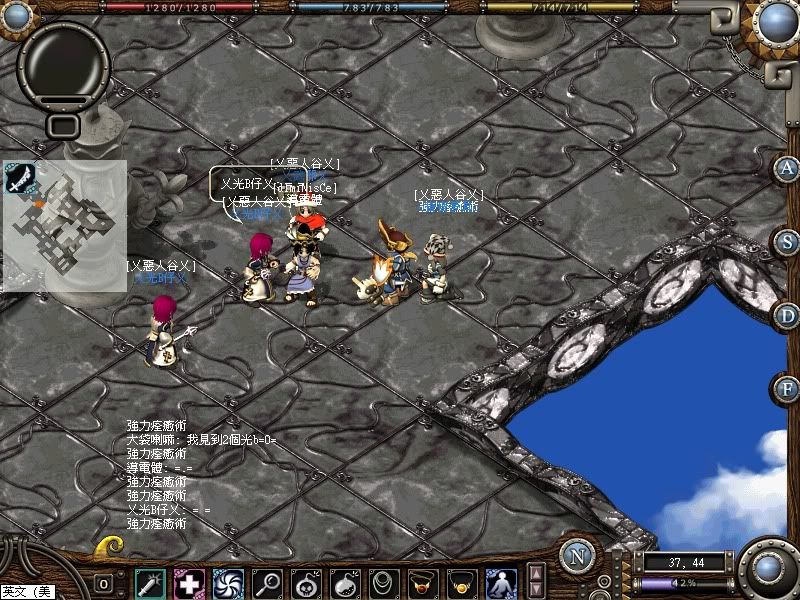This screenshot has width=800, height=600.
Task: Click the English input method indicator
Action: (x=28, y=592)
